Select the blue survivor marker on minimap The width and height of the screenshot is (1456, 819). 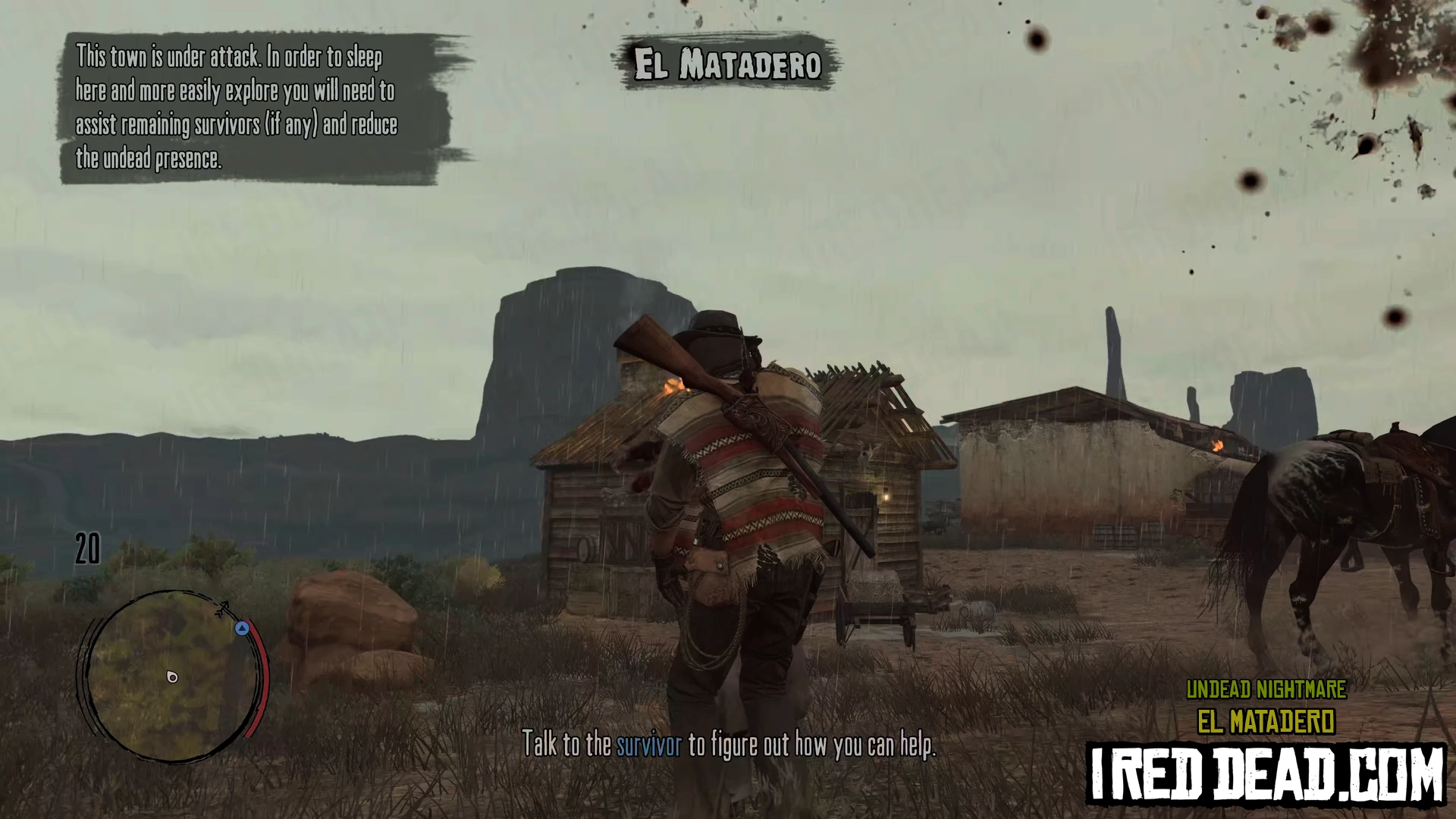click(x=242, y=628)
